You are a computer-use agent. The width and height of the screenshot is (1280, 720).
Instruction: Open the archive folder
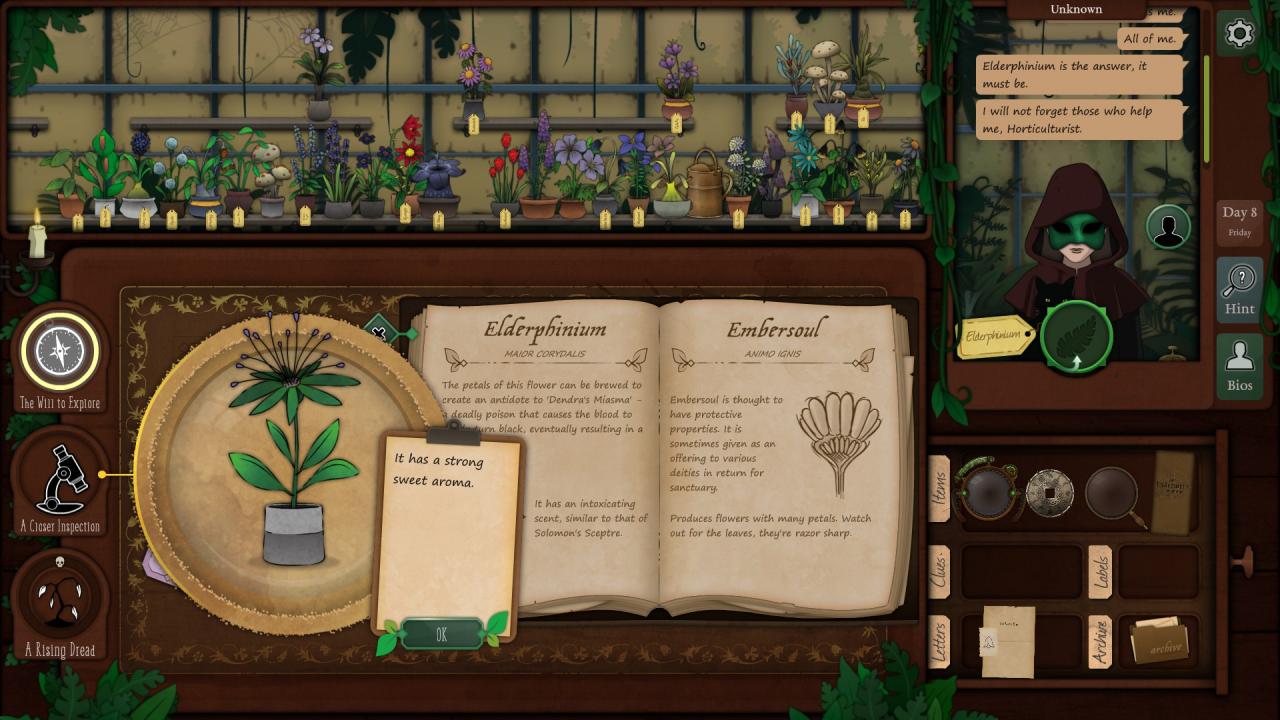1159,641
